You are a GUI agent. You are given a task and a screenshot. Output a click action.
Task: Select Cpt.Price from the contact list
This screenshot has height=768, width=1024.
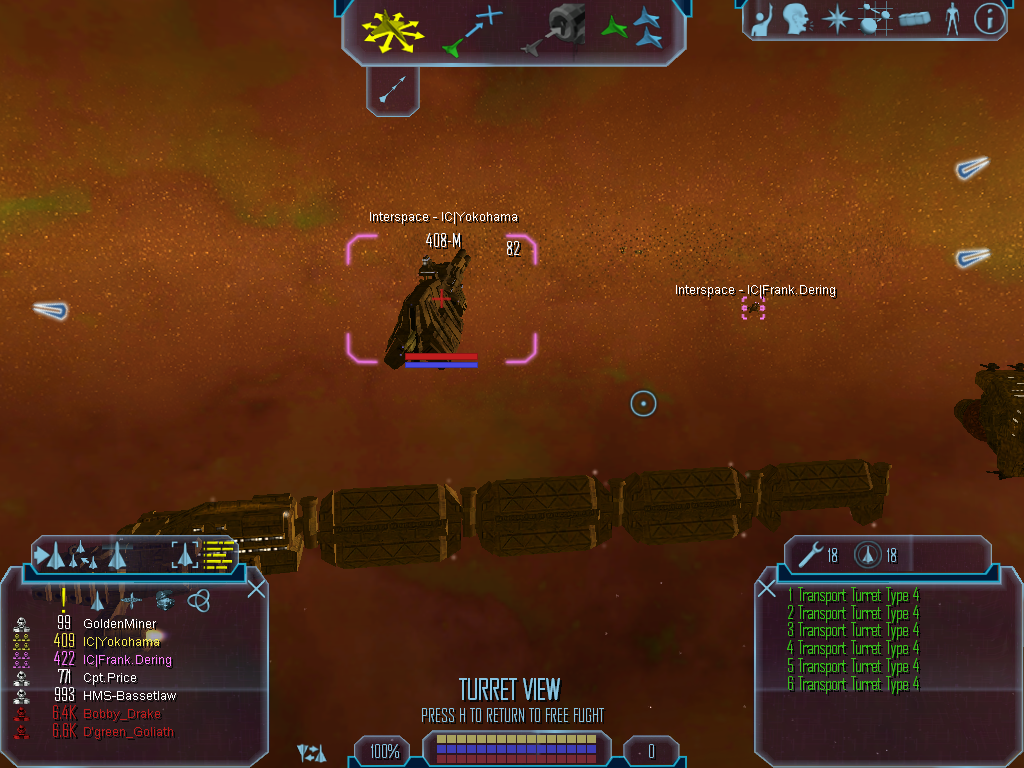point(109,678)
